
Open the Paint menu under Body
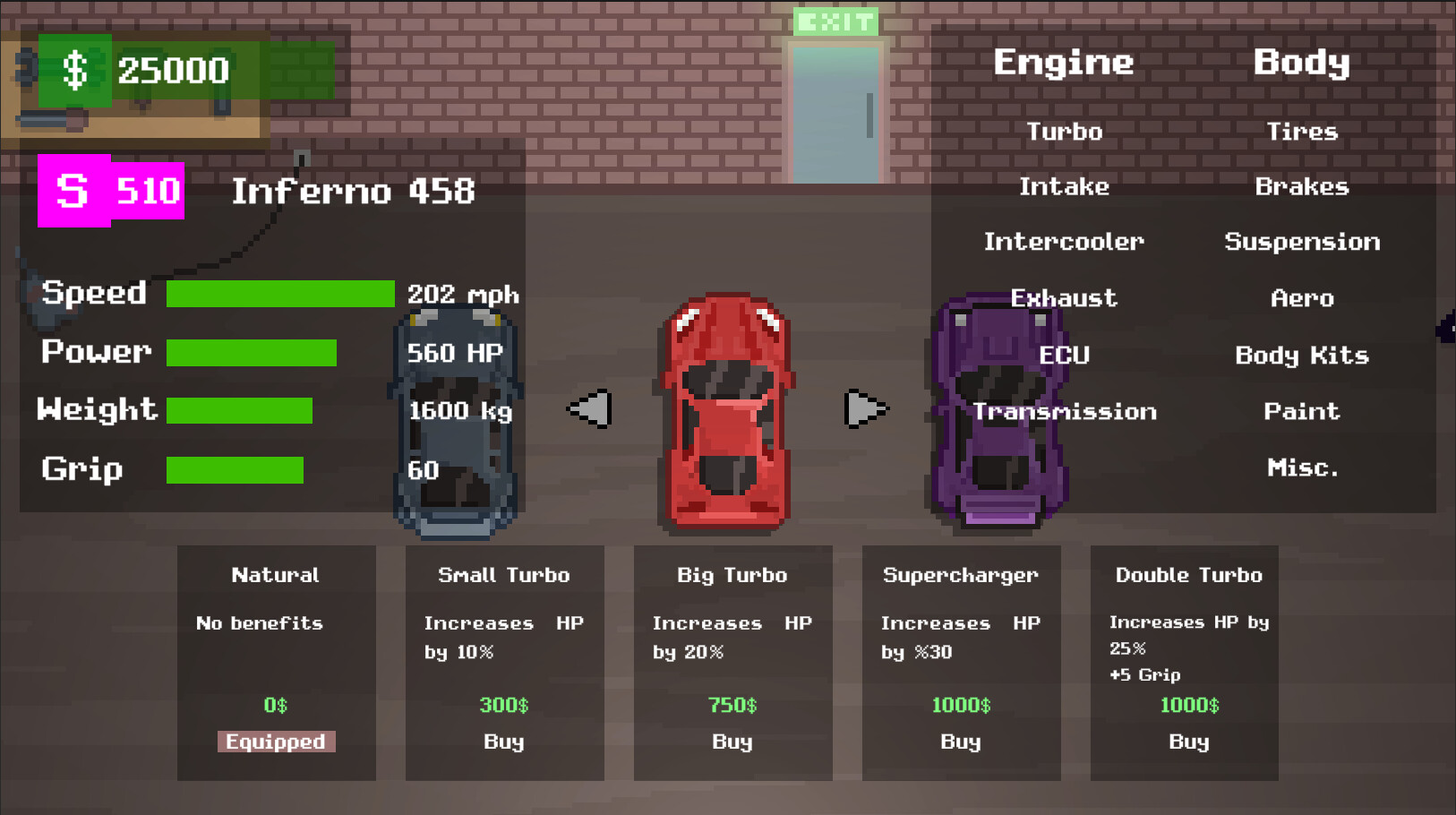[x=1302, y=411]
